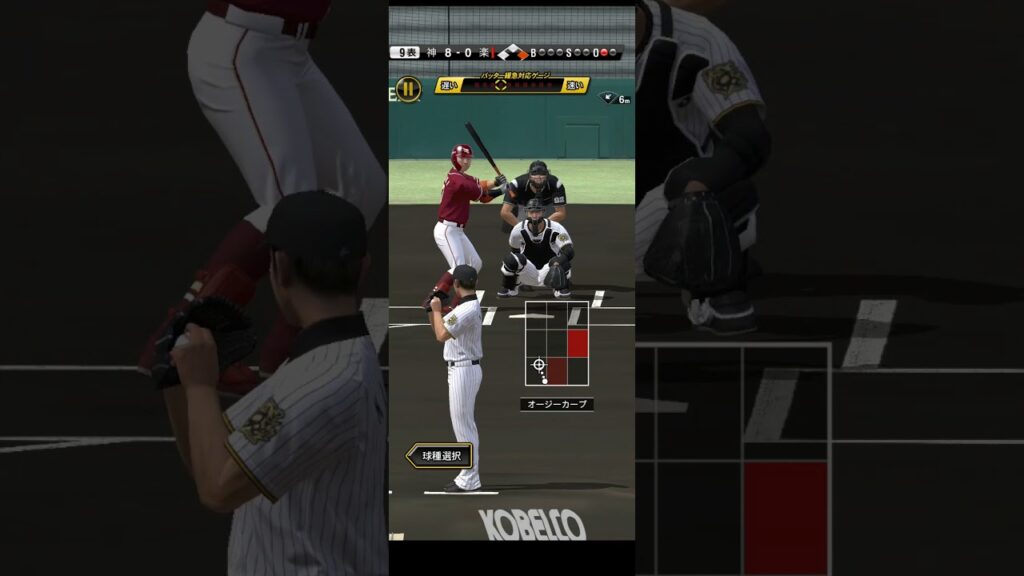
Task: Open the 球種選択 pitch selection button
Action: tap(440, 456)
